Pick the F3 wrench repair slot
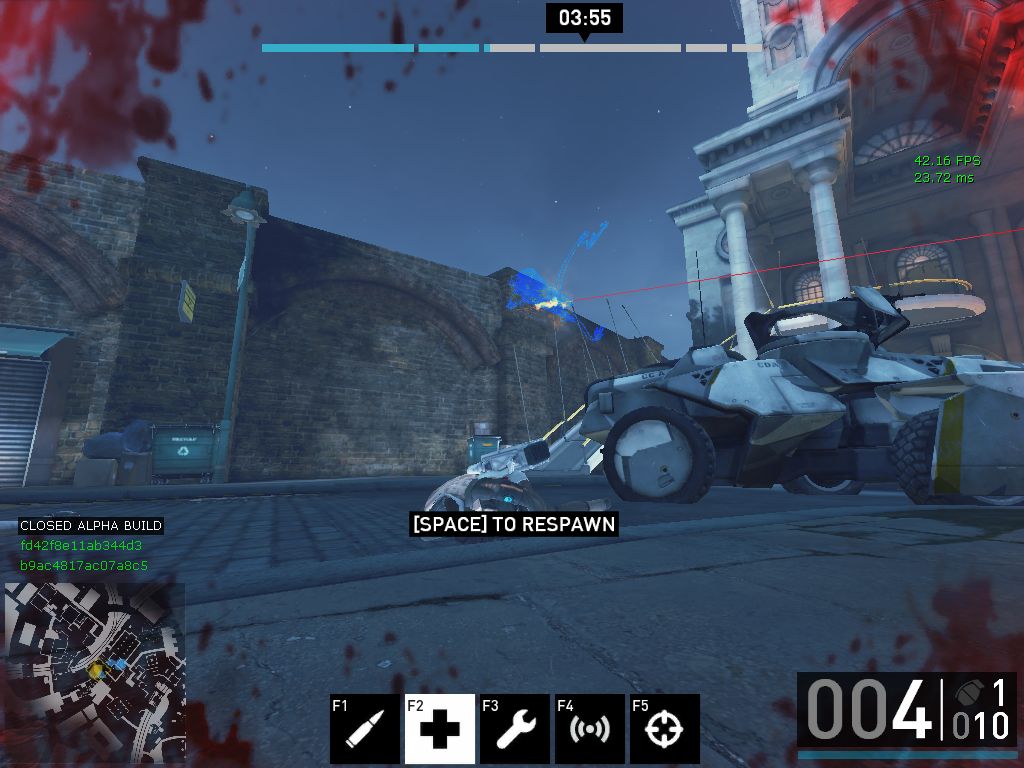The image size is (1024, 768). coord(515,729)
